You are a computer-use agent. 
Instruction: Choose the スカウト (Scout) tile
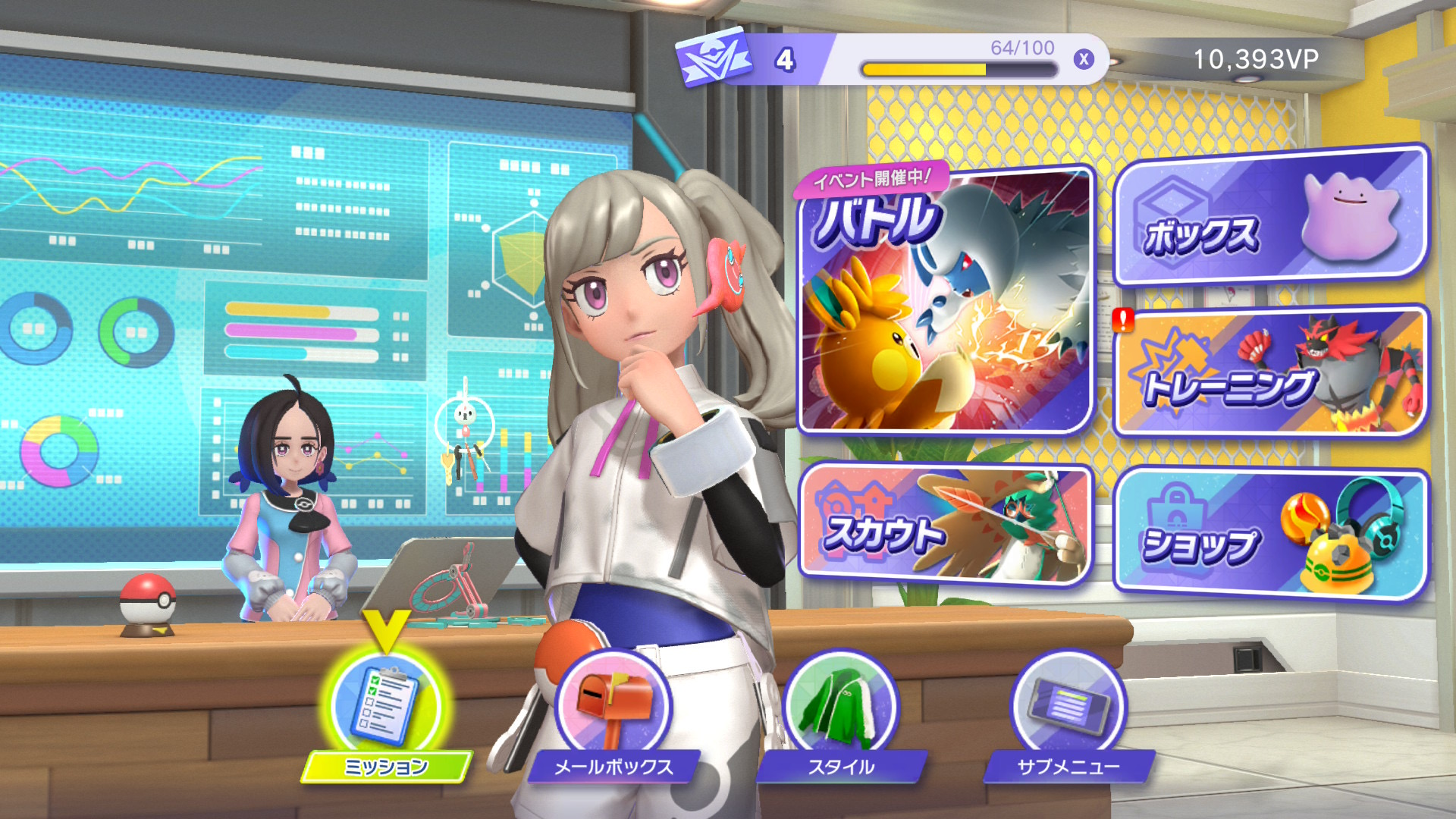(945, 525)
